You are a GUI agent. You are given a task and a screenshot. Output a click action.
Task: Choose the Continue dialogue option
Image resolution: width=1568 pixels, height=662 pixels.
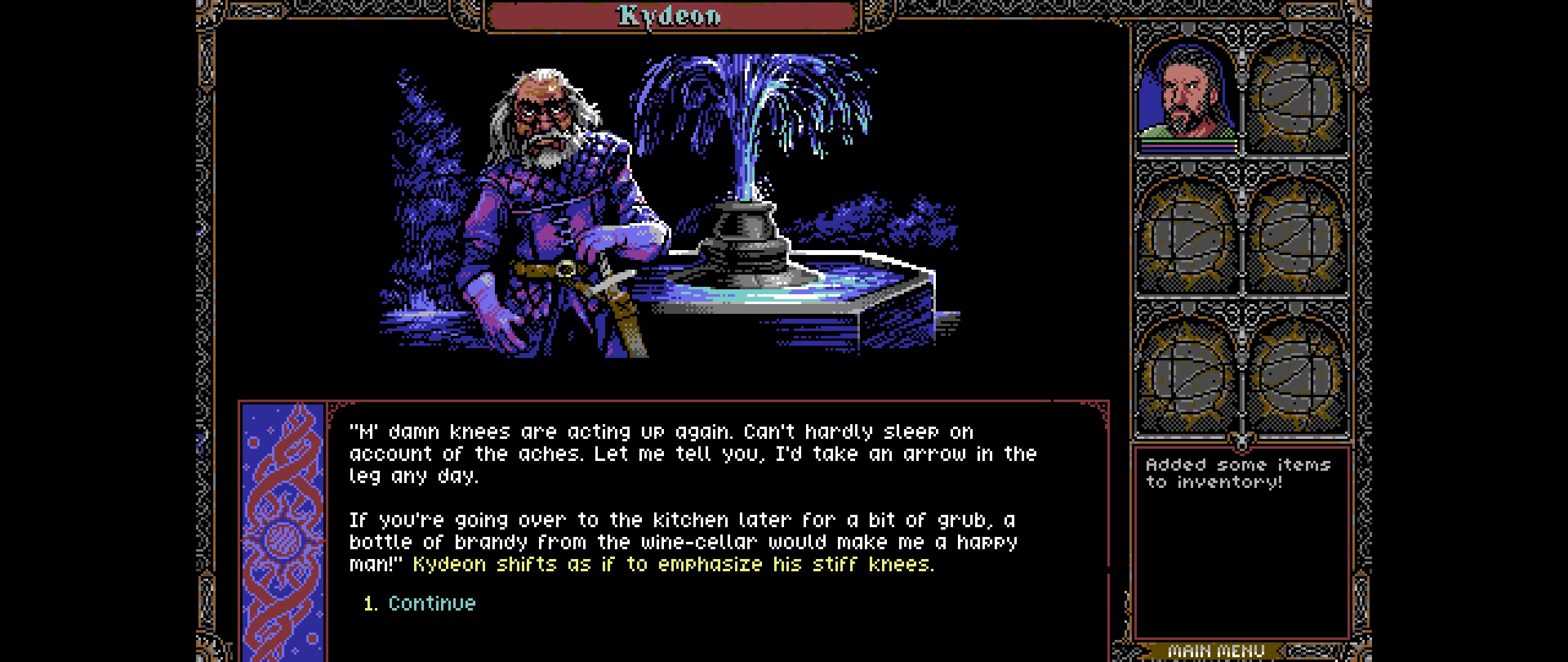tap(431, 603)
